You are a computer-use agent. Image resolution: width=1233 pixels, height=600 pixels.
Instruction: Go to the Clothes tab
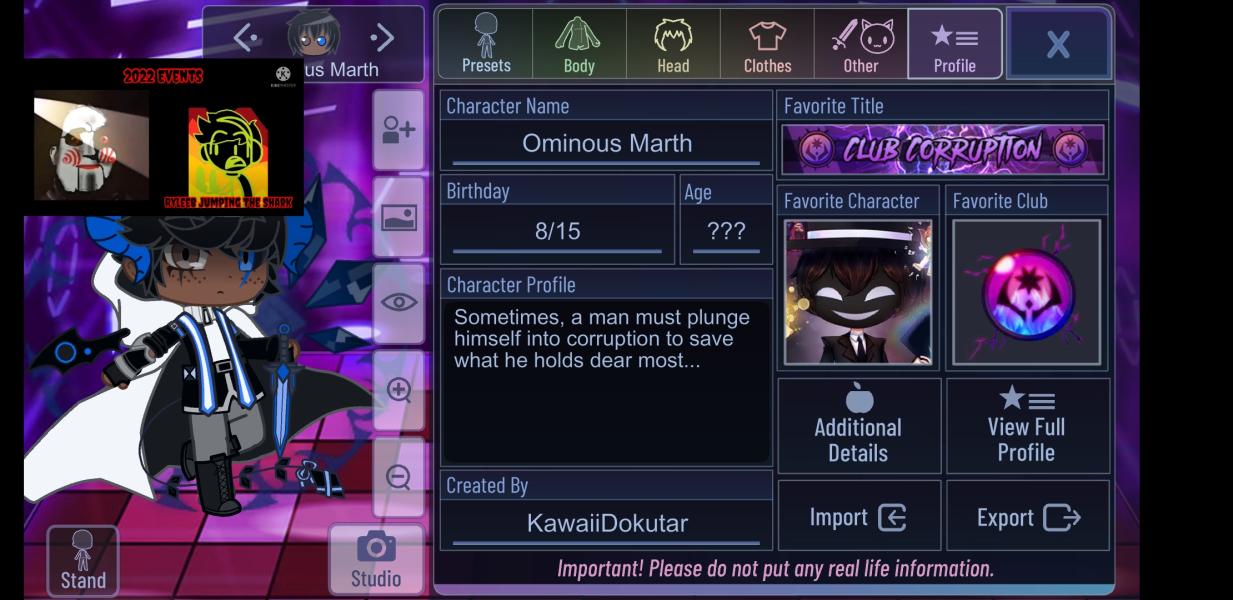767,44
